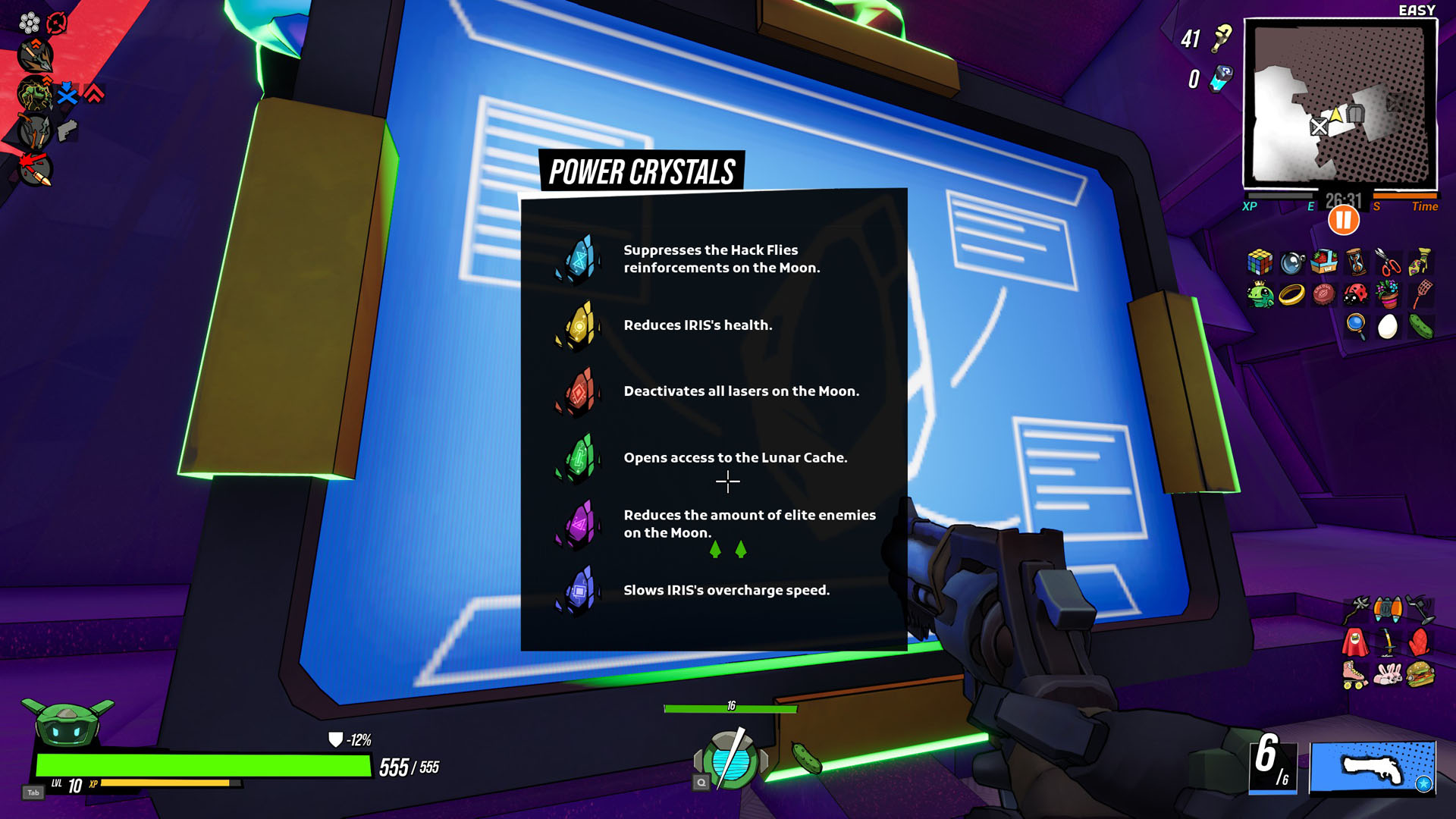Click the crowned frog item icon
The image size is (1456, 819).
tap(1260, 294)
